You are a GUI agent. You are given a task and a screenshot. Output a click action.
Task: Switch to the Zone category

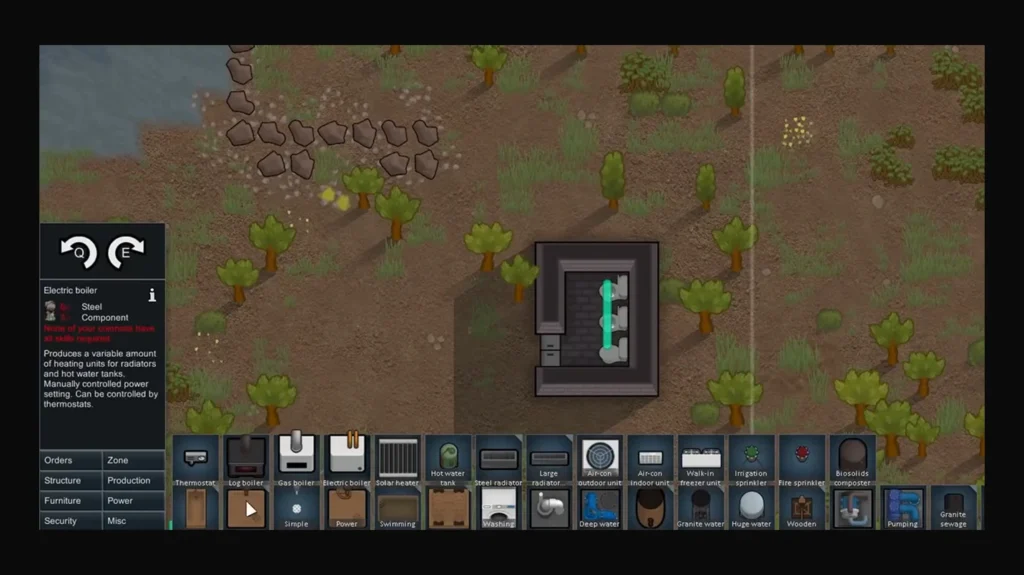133,460
